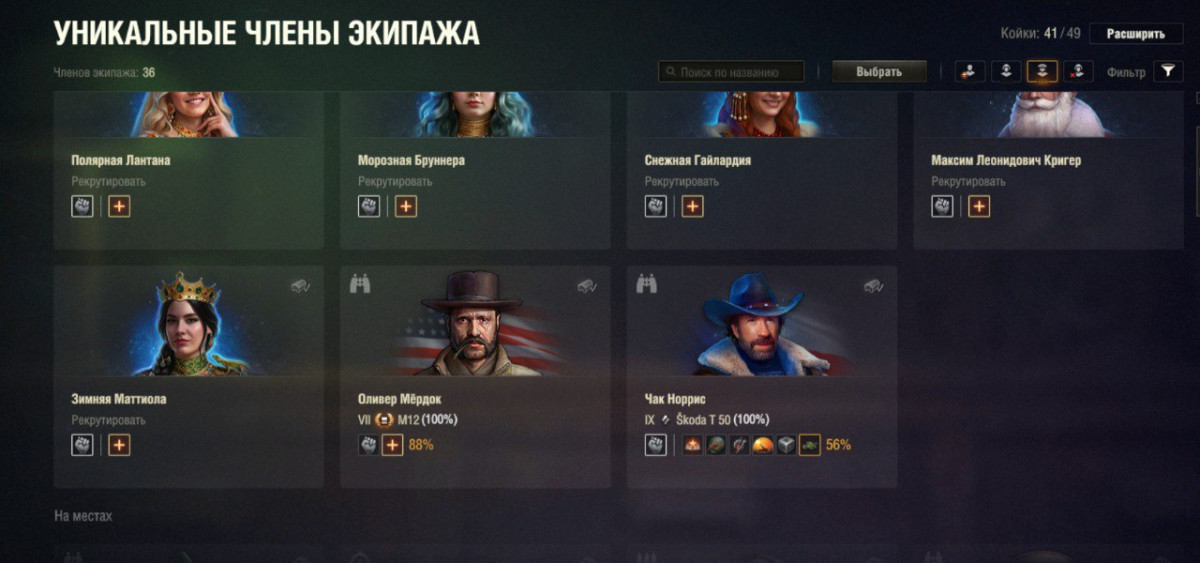Select Чак Норрис's perk in training at 56%
Screen dimensions: 1200x563
point(809,445)
